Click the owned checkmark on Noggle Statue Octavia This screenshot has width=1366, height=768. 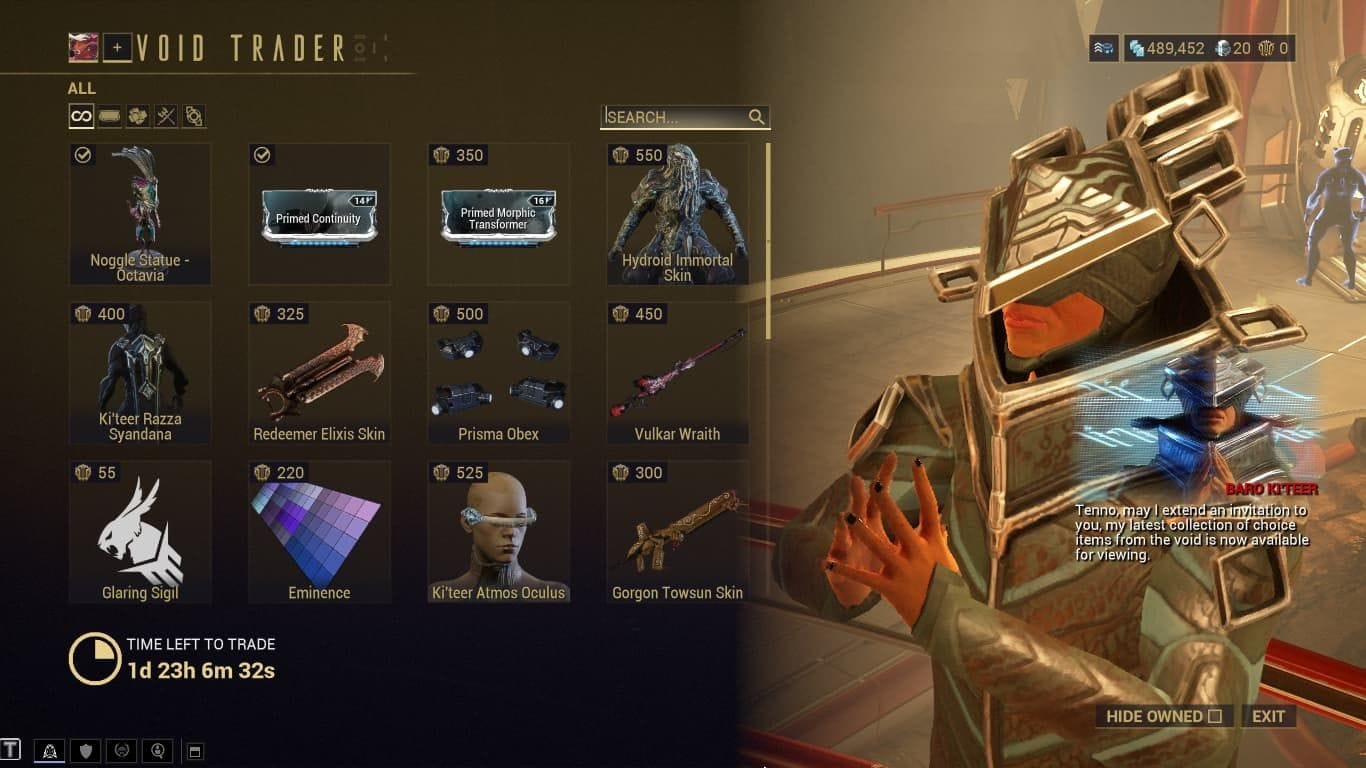pos(82,155)
